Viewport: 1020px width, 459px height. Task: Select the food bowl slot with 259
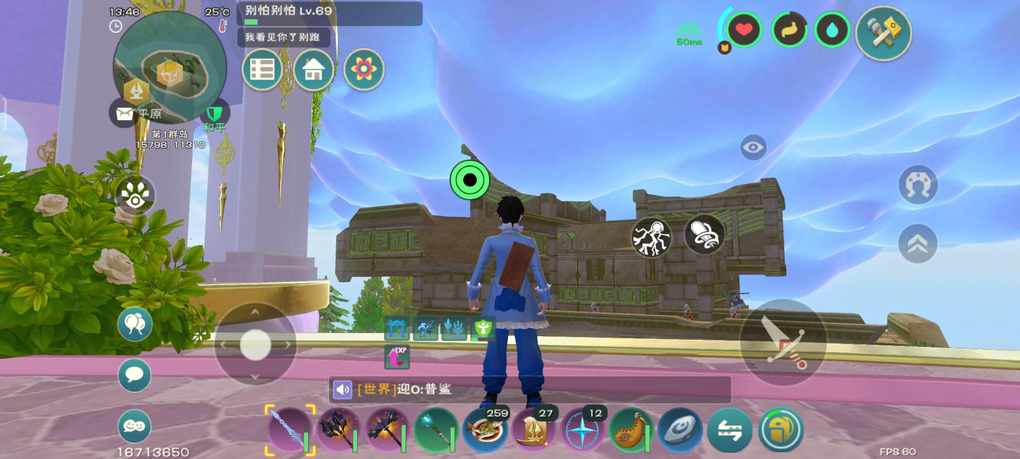tap(486, 430)
